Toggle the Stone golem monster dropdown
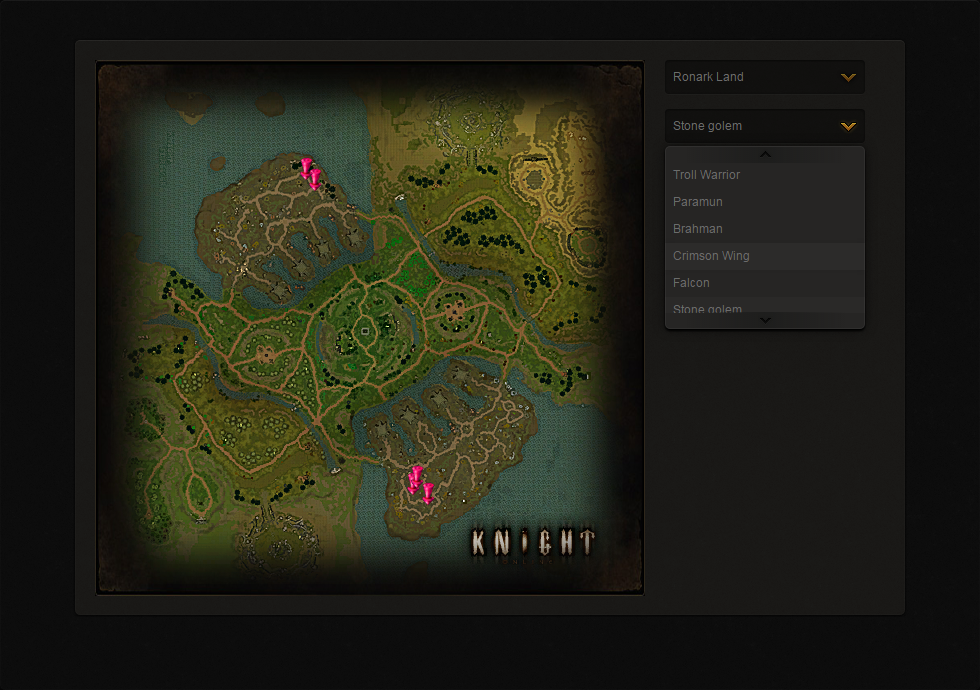 (x=764, y=126)
